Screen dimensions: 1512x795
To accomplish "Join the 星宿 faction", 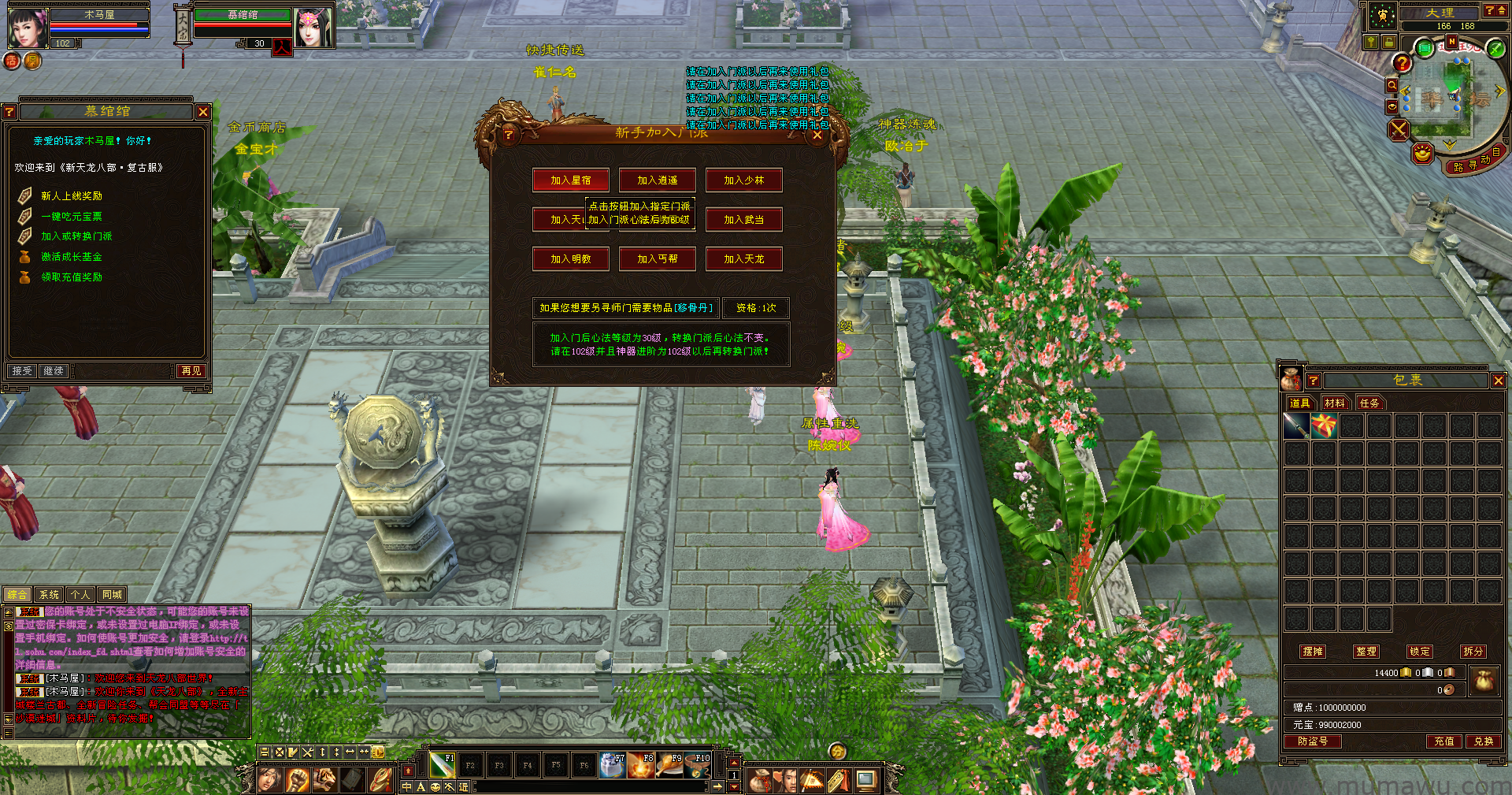I will pyautogui.click(x=570, y=180).
